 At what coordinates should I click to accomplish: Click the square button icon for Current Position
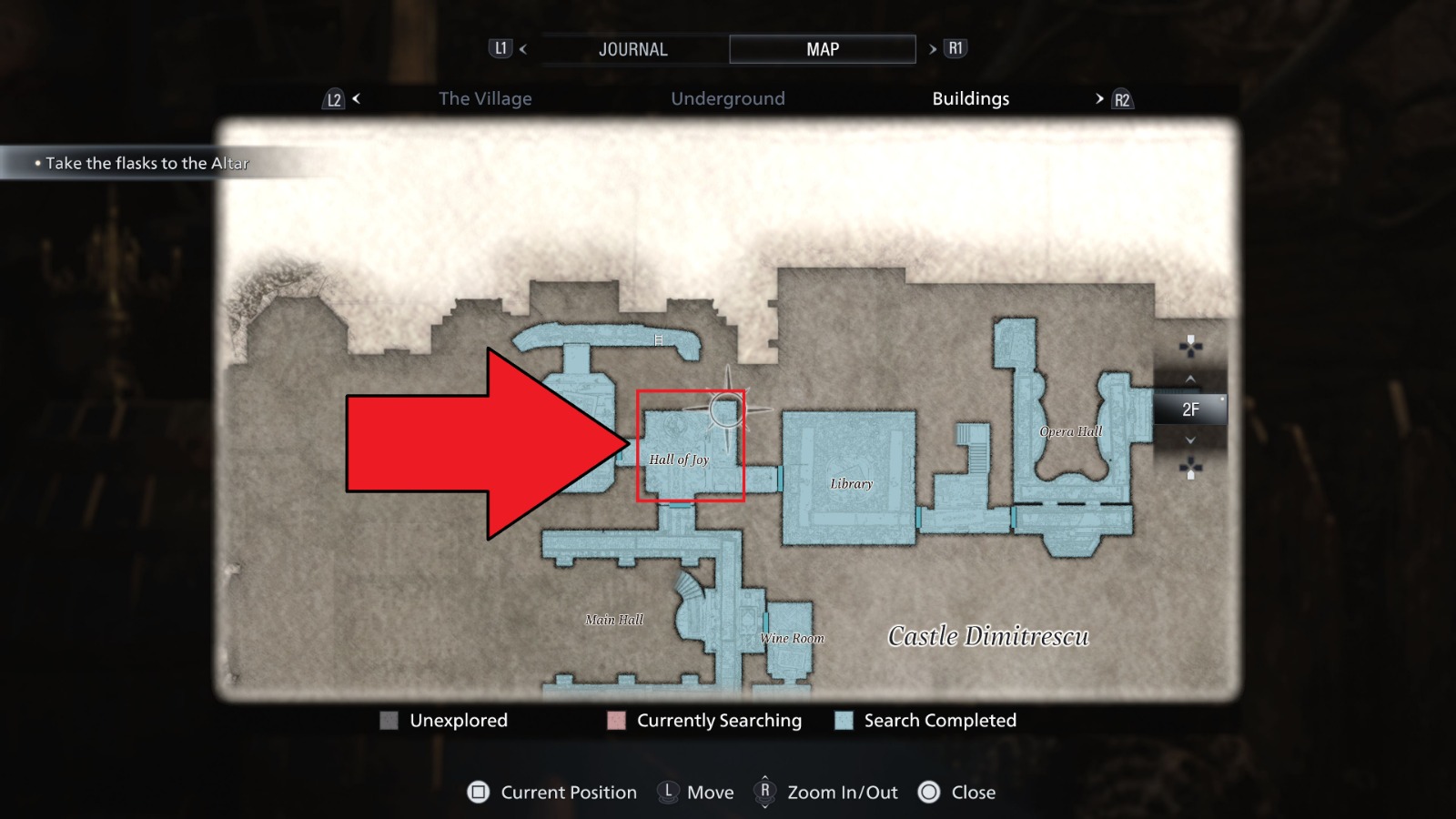[x=477, y=793]
